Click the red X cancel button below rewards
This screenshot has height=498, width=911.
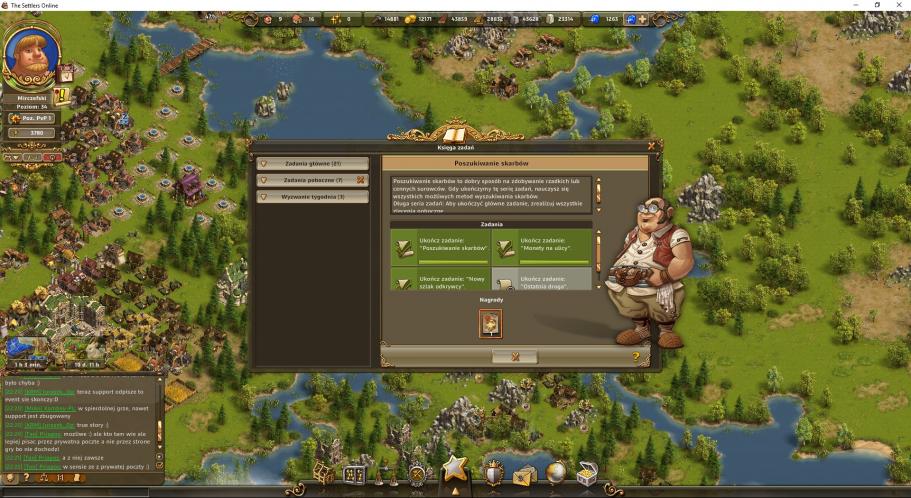pyautogui.click(x=515, y=356)
